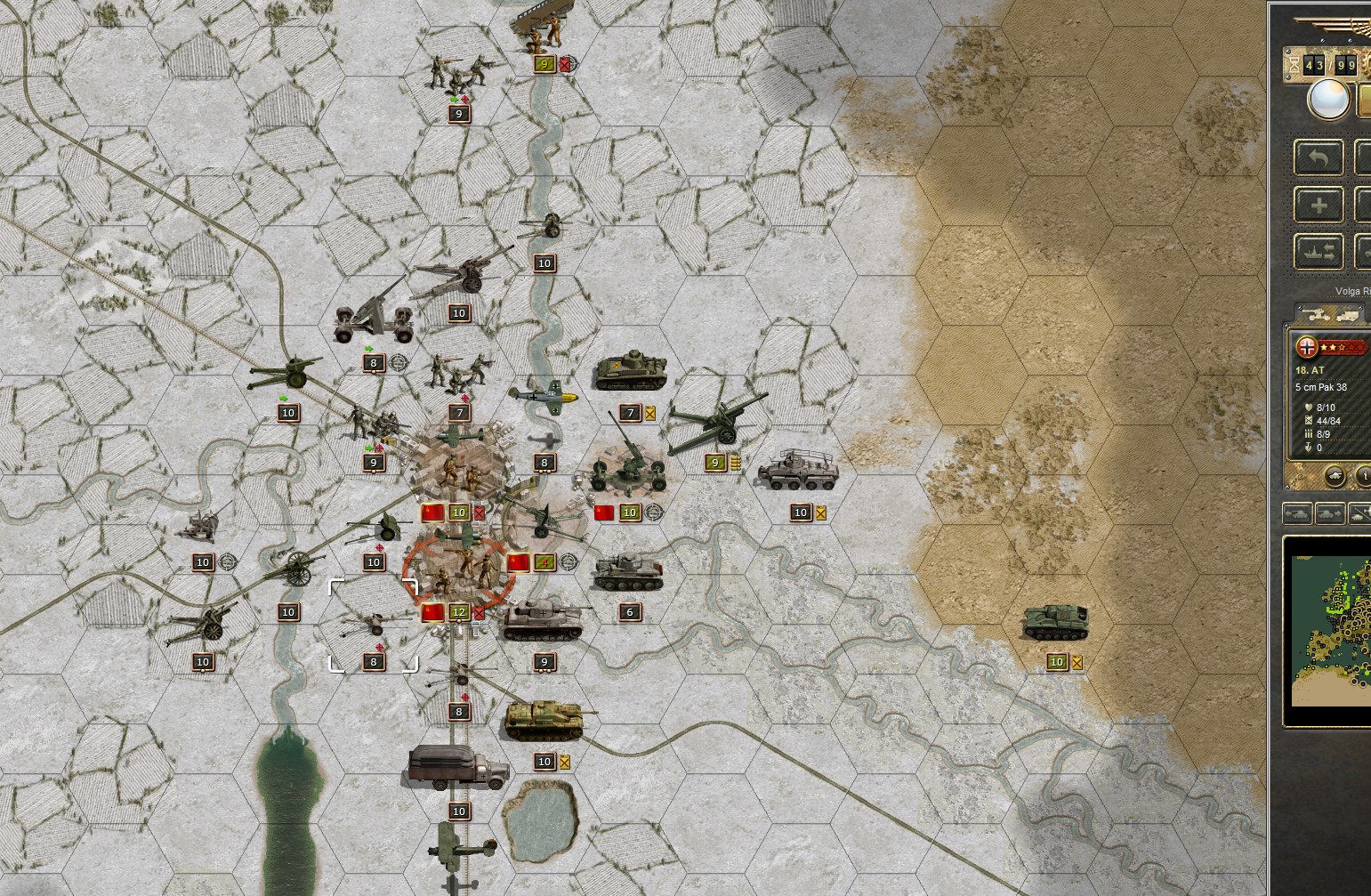This screenshot has height=896, width=1371.
Task: Click the Volga River scenario label
Action: click(x=1353, y=290)
